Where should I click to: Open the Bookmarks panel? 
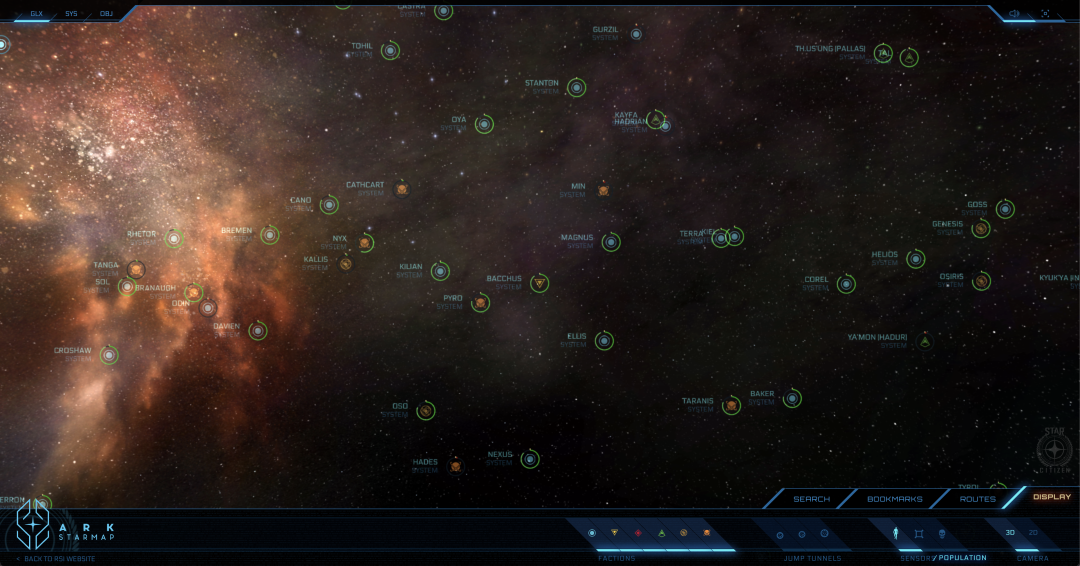(895, 498)
